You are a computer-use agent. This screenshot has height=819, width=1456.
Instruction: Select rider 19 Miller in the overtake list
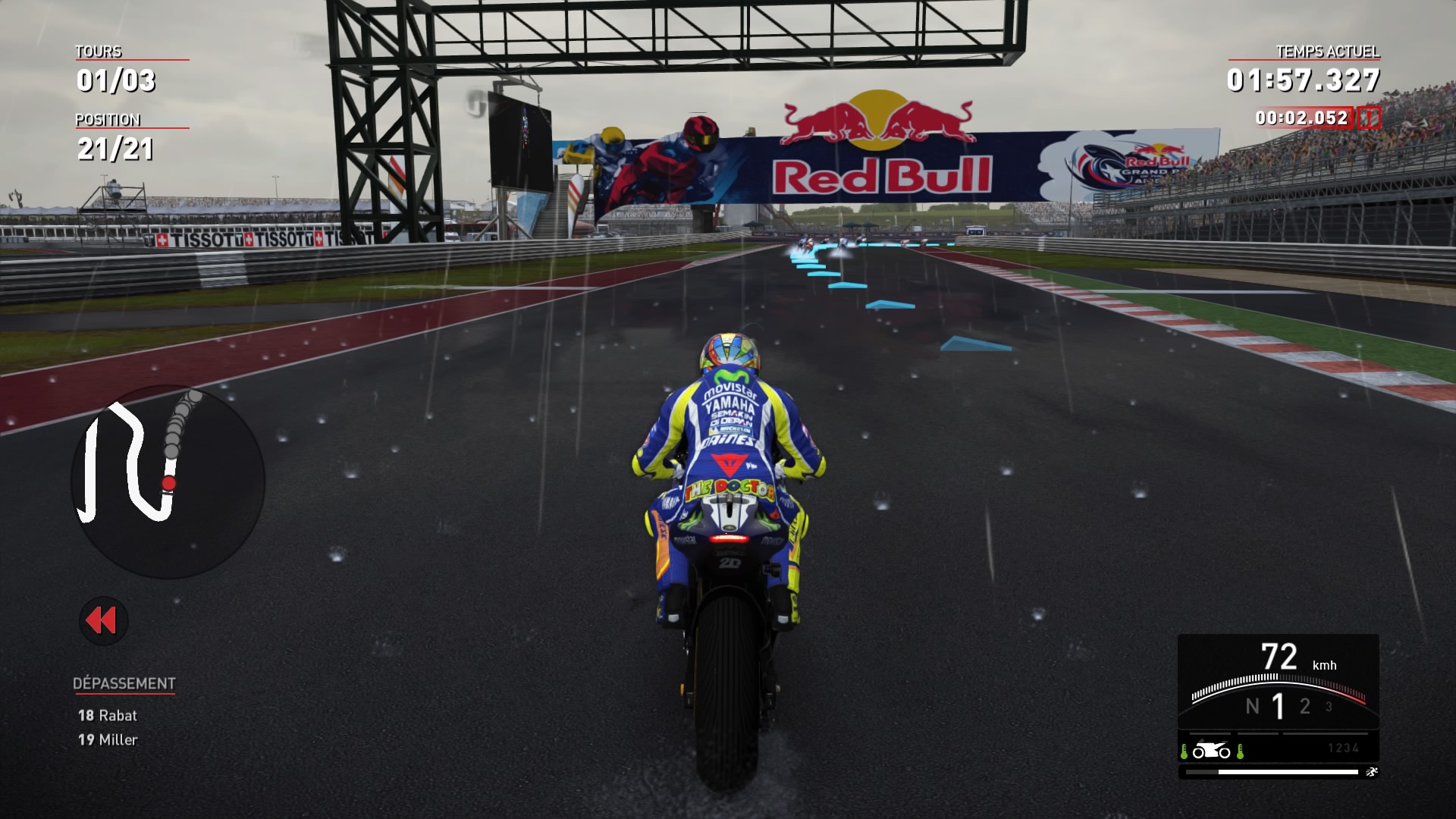point(108,739)
